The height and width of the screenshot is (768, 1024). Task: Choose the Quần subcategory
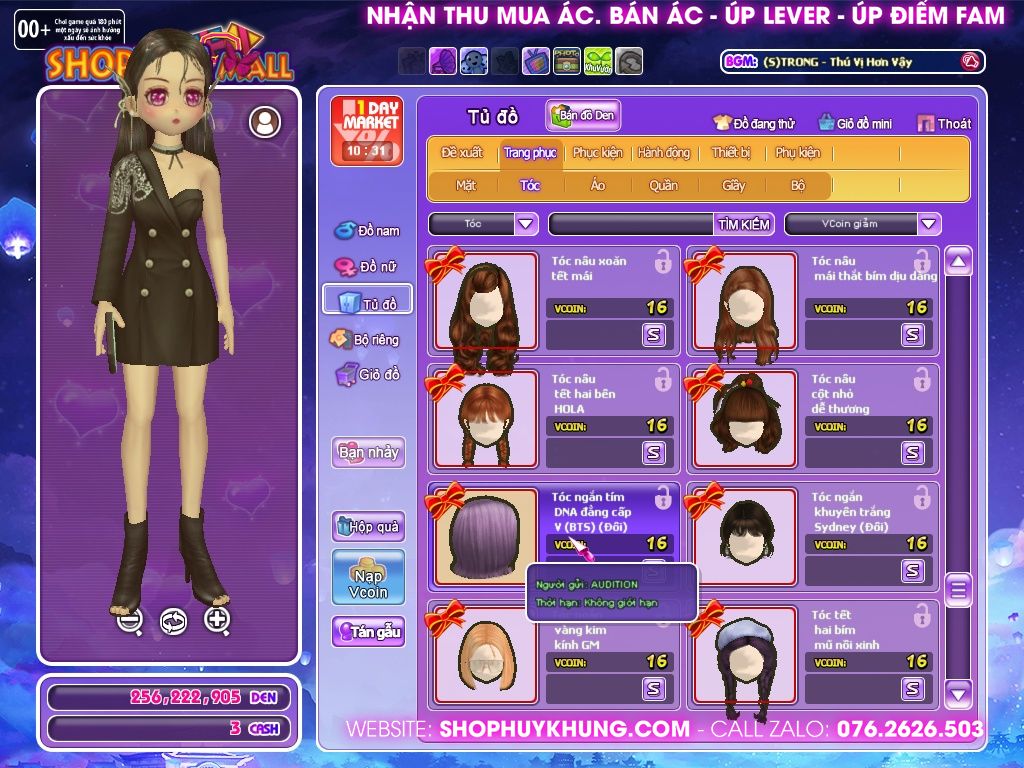(x=663, y=185)
